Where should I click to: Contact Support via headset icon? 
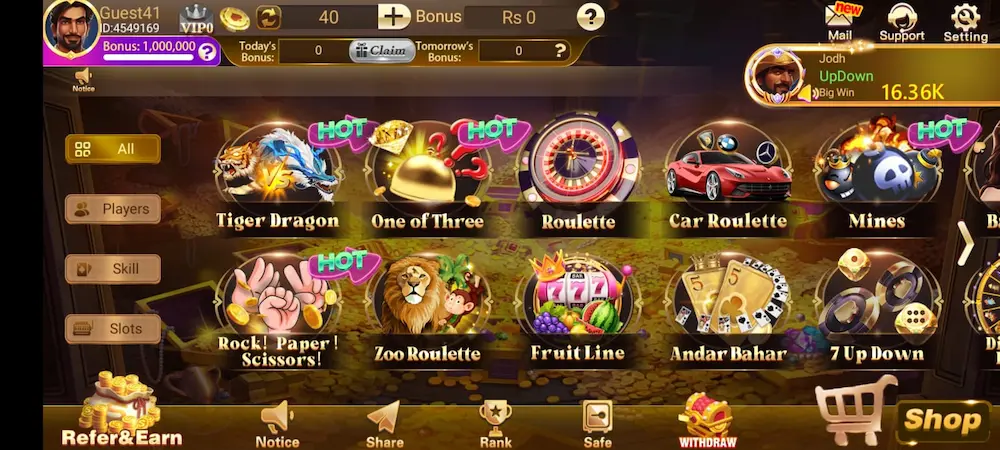coord(901,22)
